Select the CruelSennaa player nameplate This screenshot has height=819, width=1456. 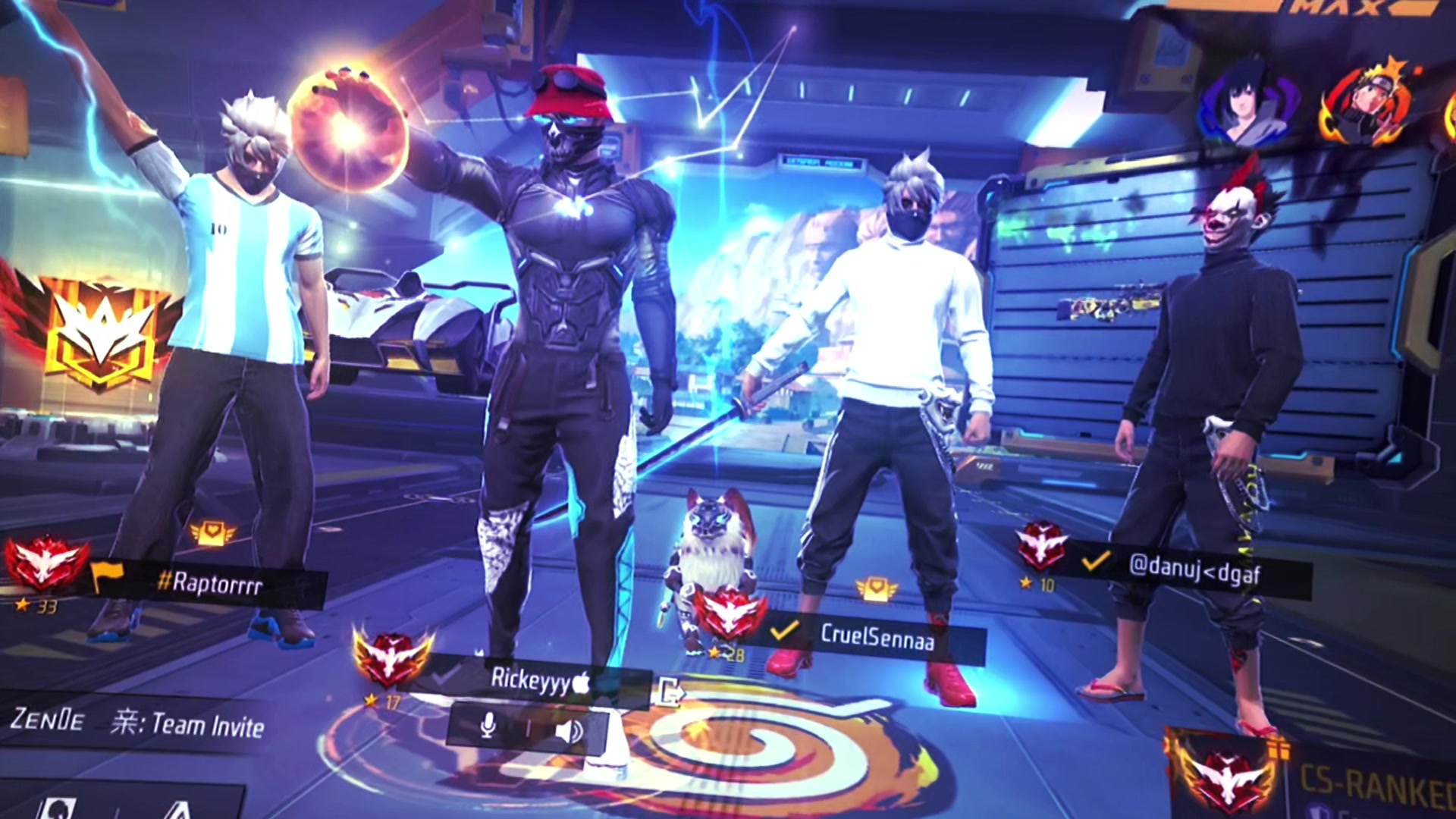[x=877, y=637]
